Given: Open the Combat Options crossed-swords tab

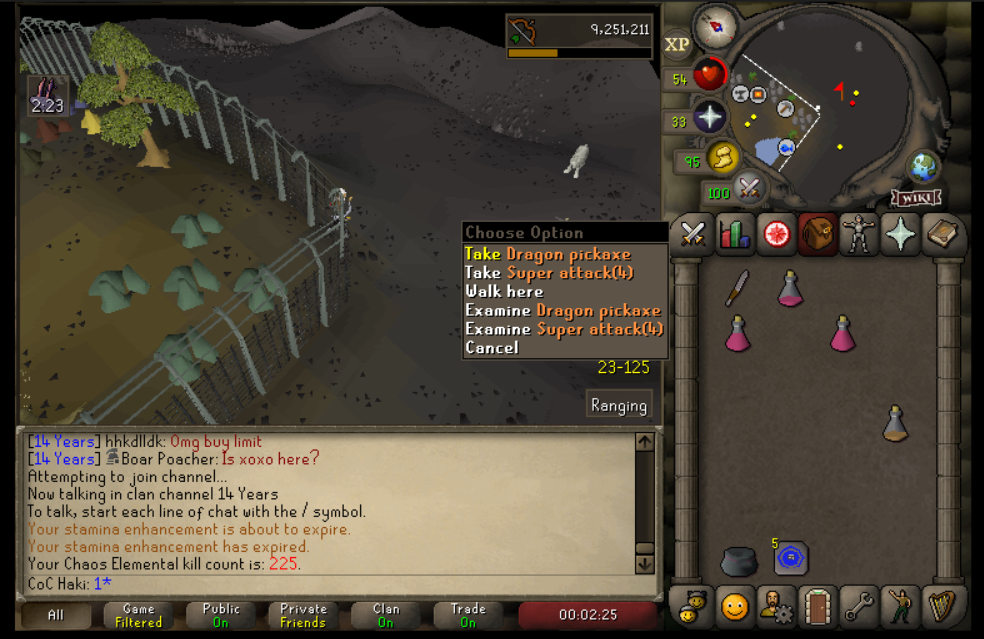Looking at the screenshot, I should pyautogui.click(x=693, y=235).
